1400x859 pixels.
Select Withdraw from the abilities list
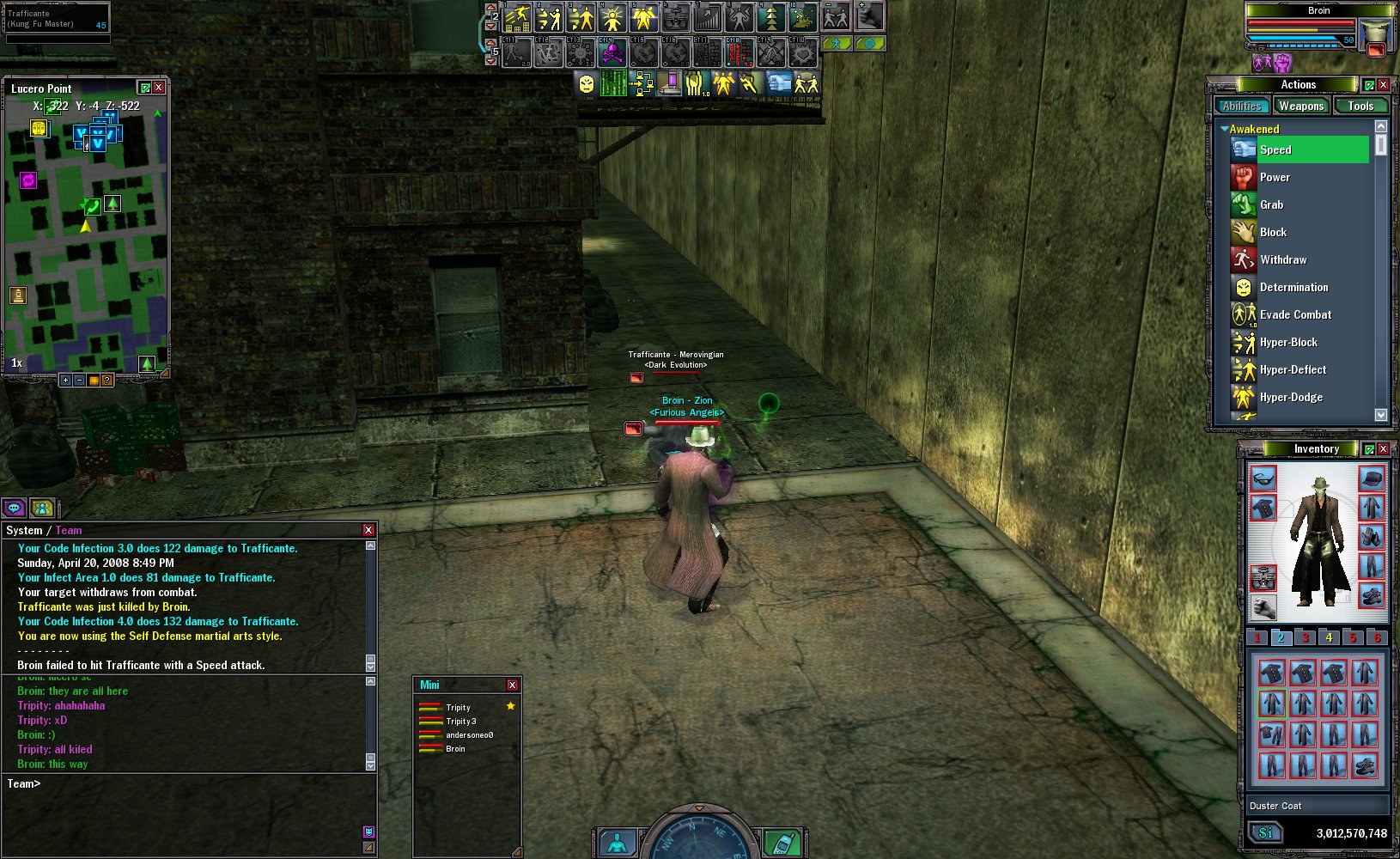coord(1282,259)
